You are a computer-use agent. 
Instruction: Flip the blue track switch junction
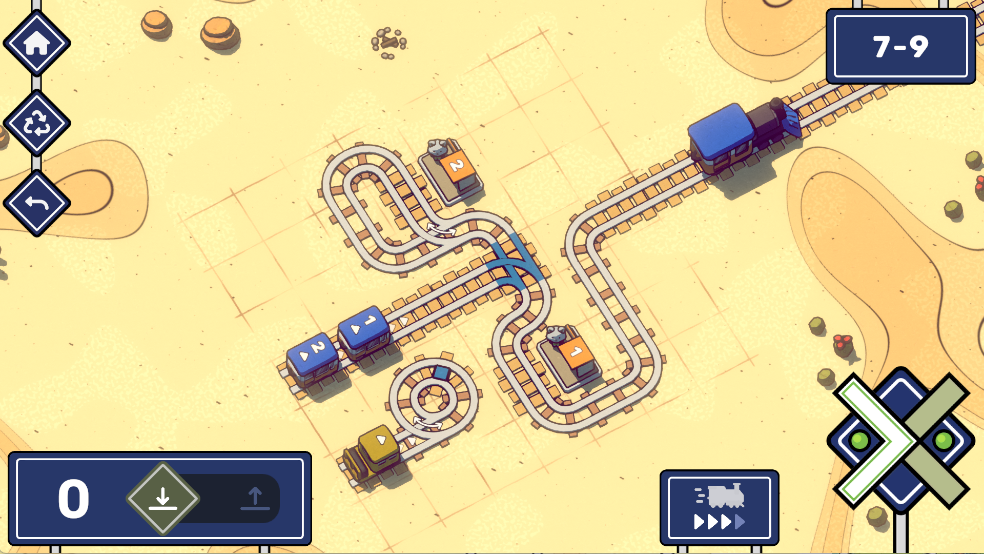point(516,263)
